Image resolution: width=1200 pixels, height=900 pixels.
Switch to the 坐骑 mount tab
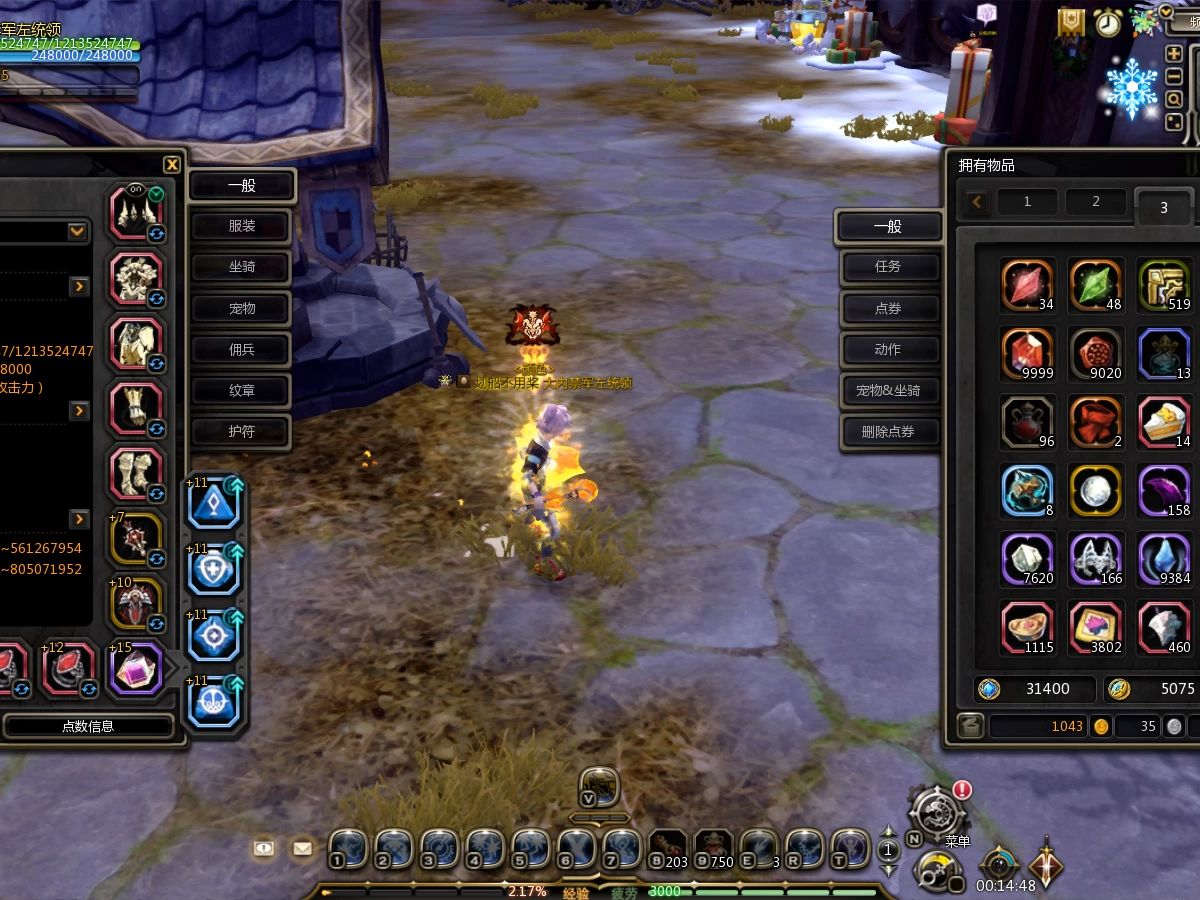tap(241, 267)
